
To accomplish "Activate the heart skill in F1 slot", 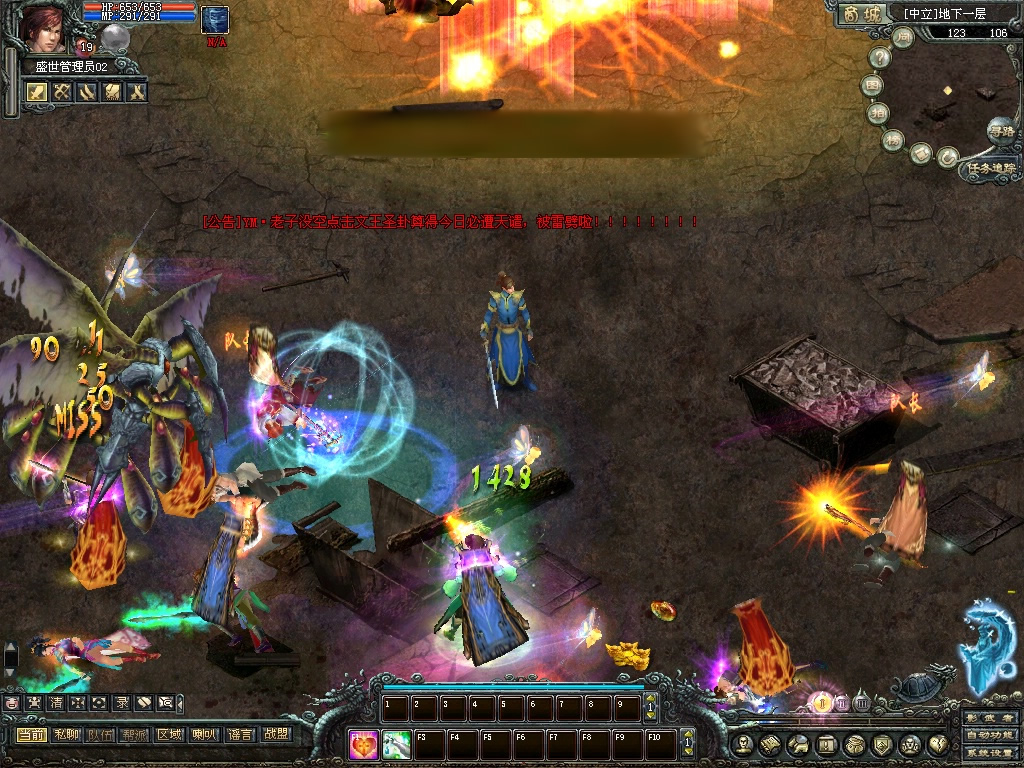I will pyautogui.click(x=365, y=744).
